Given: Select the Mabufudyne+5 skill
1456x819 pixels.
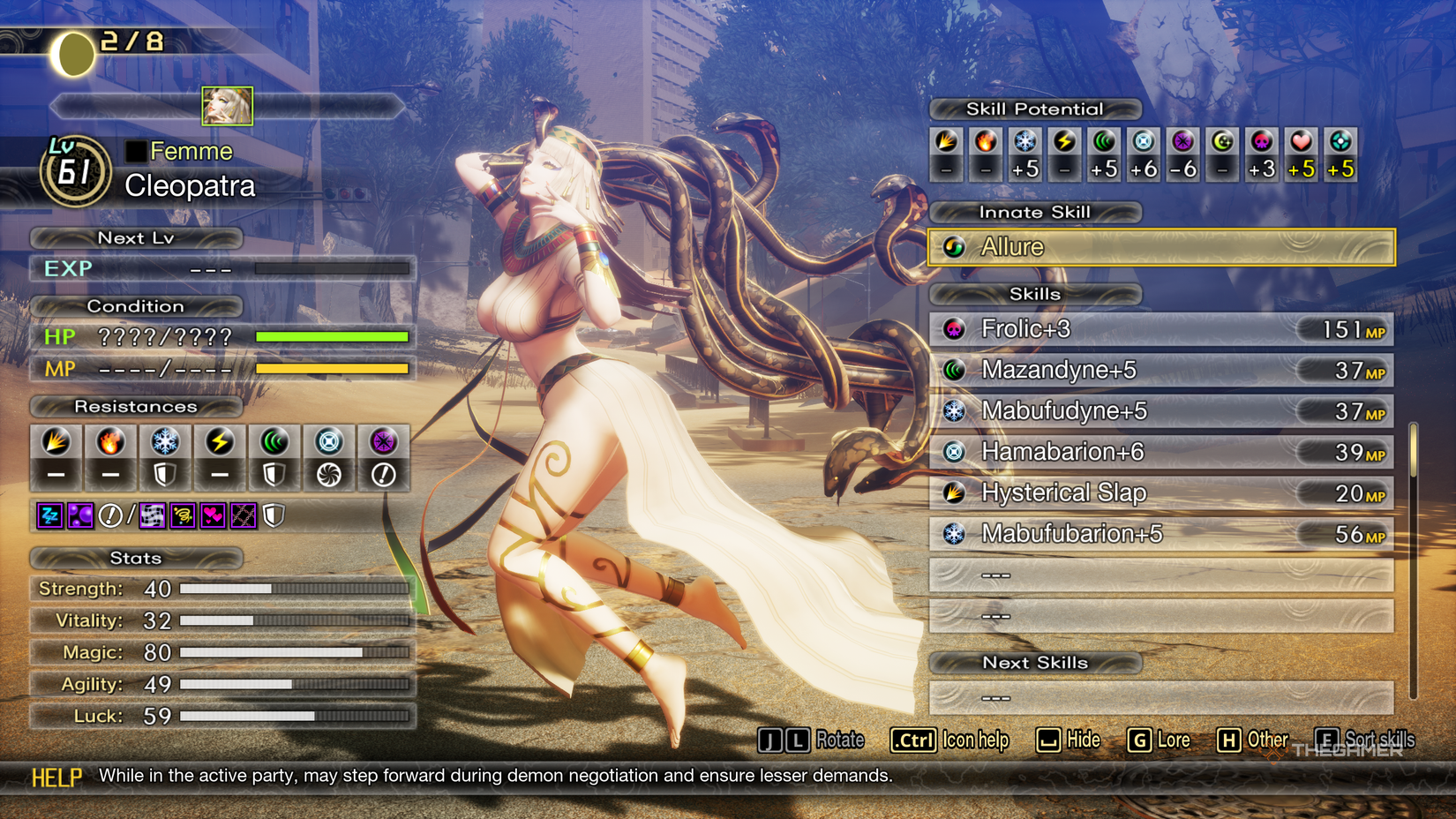Looking at the screenshot, I should coord(1161,411).
